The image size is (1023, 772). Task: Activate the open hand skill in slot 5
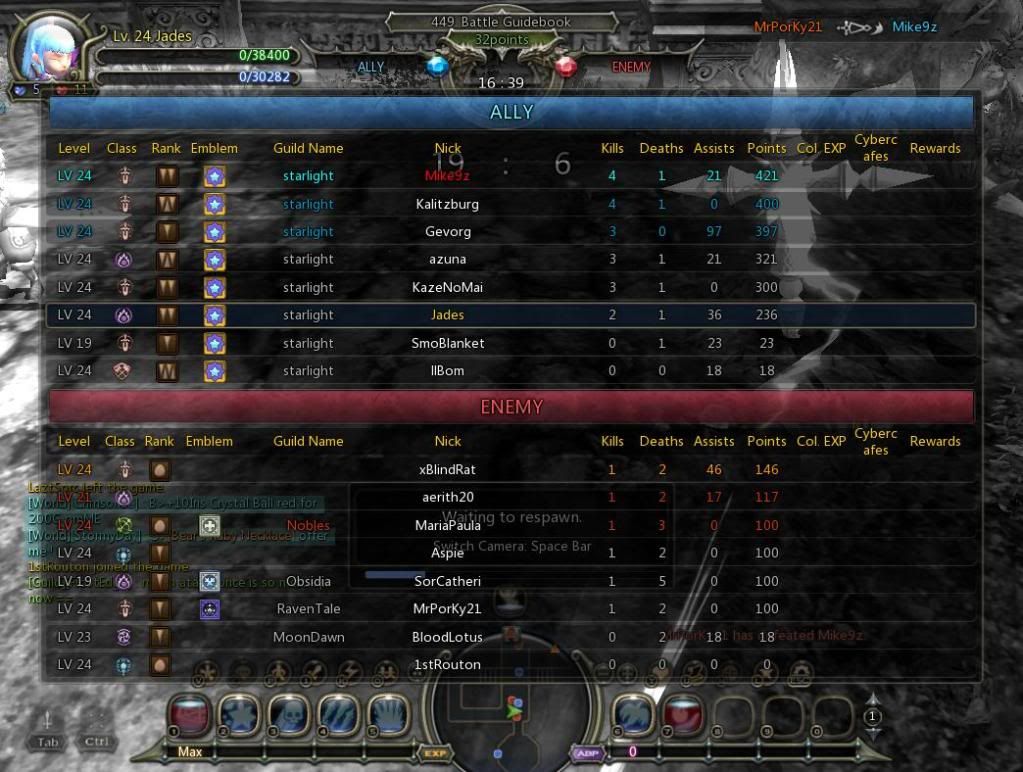point(388,715)
